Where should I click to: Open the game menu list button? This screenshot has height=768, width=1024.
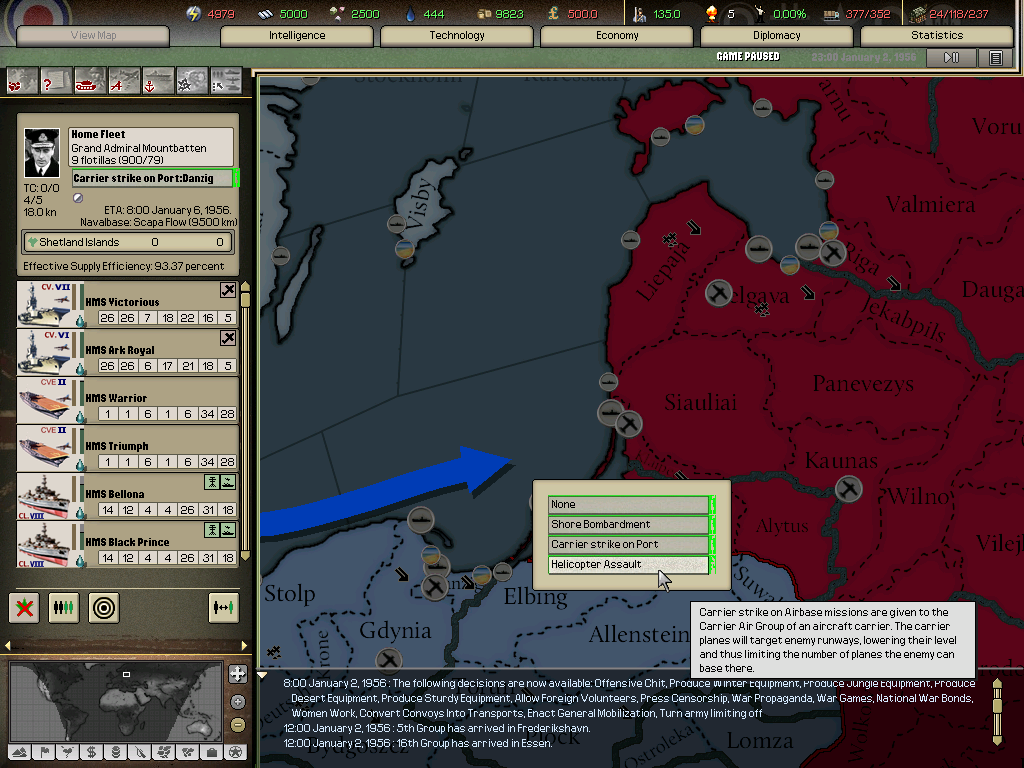(995, 58)
